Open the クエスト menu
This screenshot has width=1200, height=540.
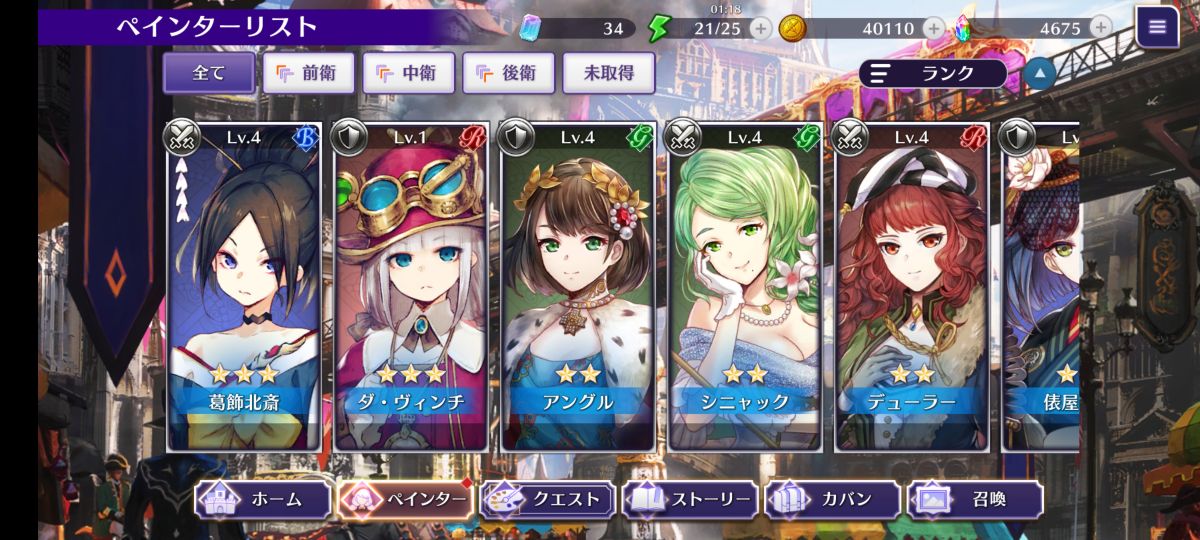(548, 499)
